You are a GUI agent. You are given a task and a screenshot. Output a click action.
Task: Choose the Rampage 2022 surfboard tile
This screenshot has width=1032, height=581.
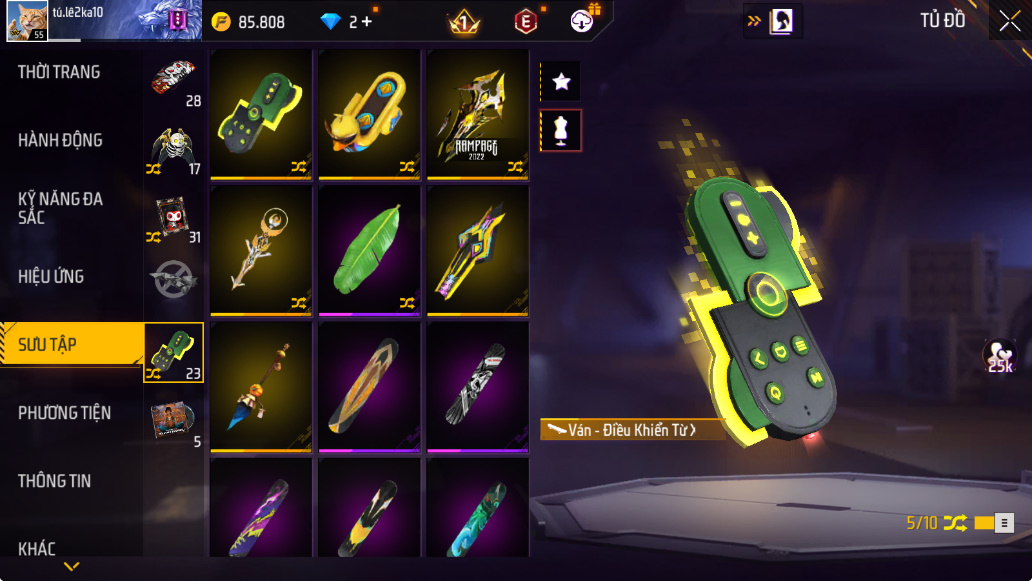[478, 115]
